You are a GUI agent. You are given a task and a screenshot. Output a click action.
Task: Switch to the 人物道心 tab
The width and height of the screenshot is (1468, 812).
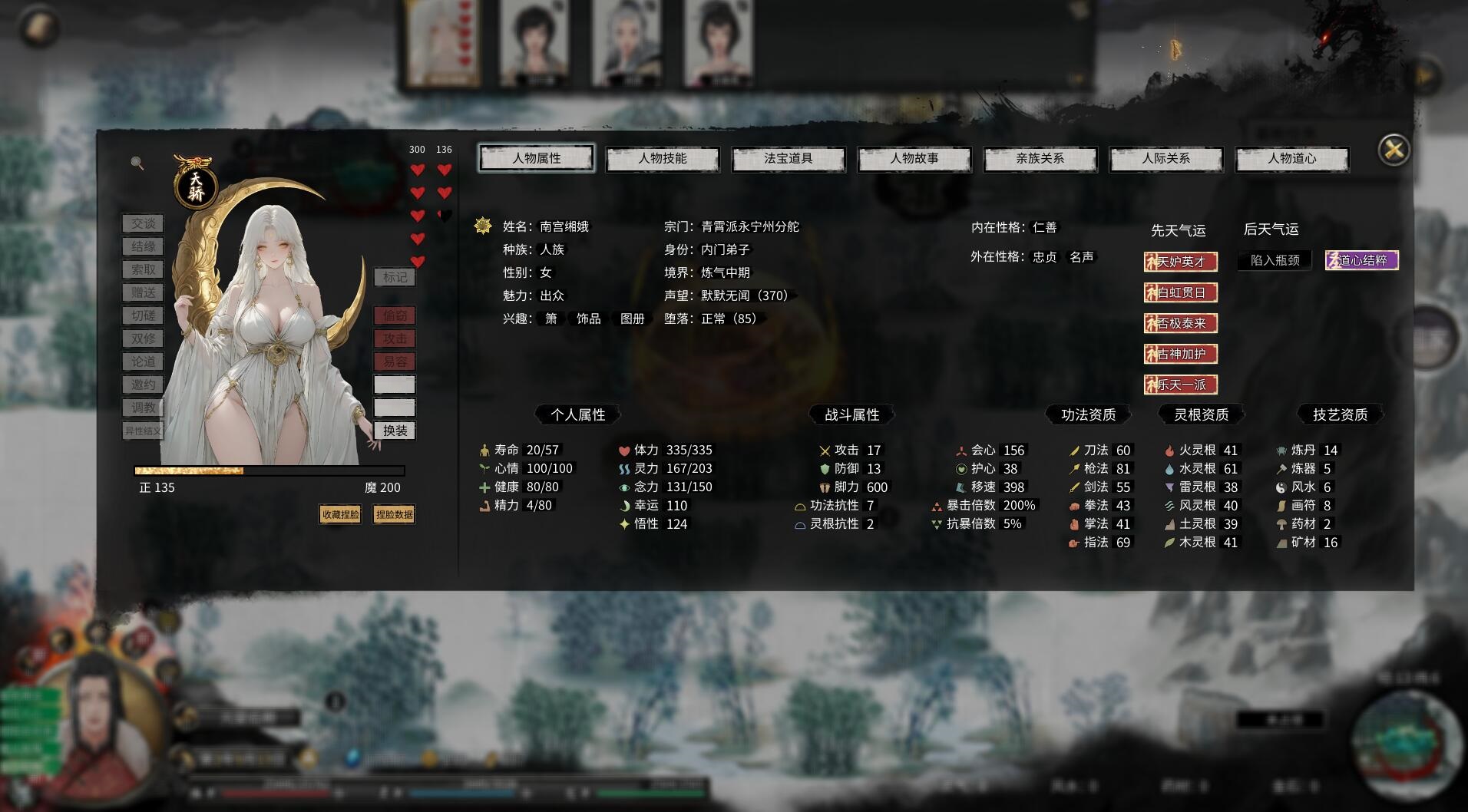(x=1292, y=159)
